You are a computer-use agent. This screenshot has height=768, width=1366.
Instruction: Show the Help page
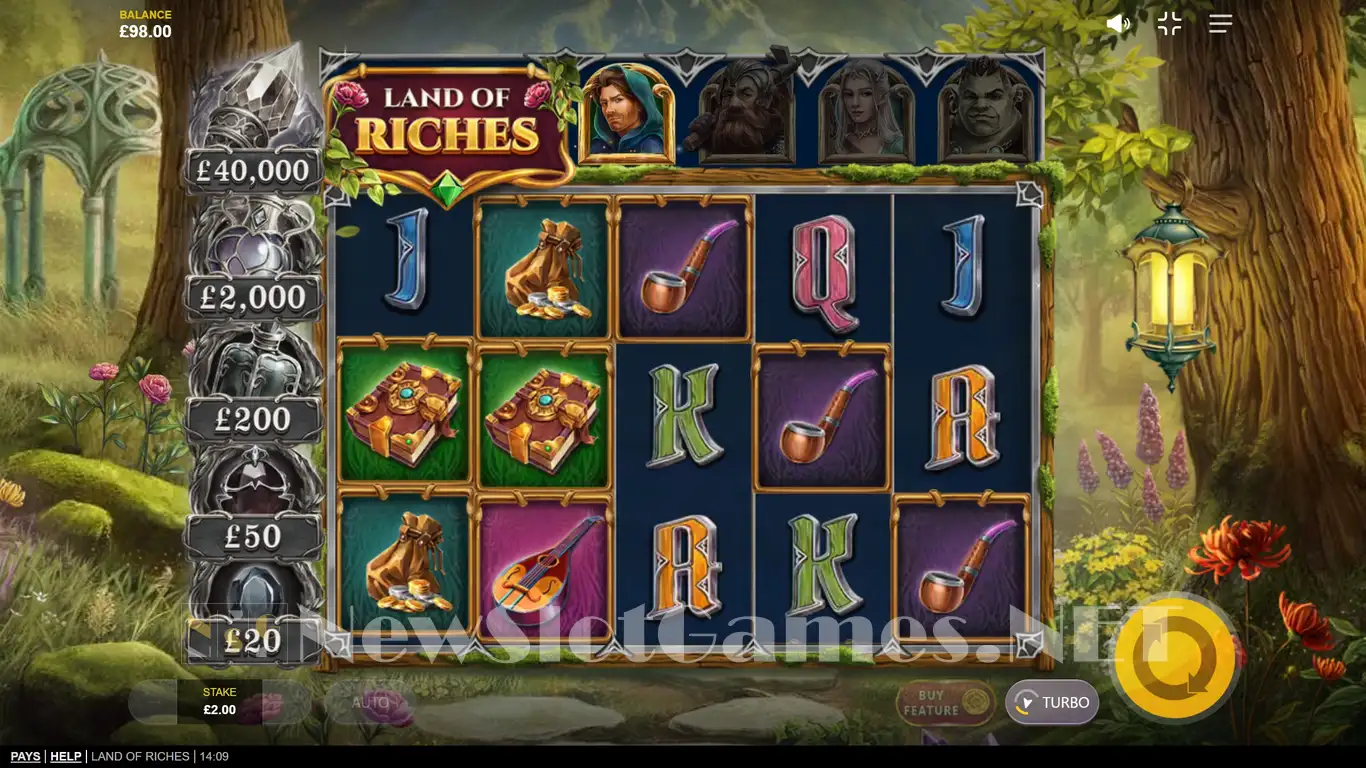[x=66, y=757]
